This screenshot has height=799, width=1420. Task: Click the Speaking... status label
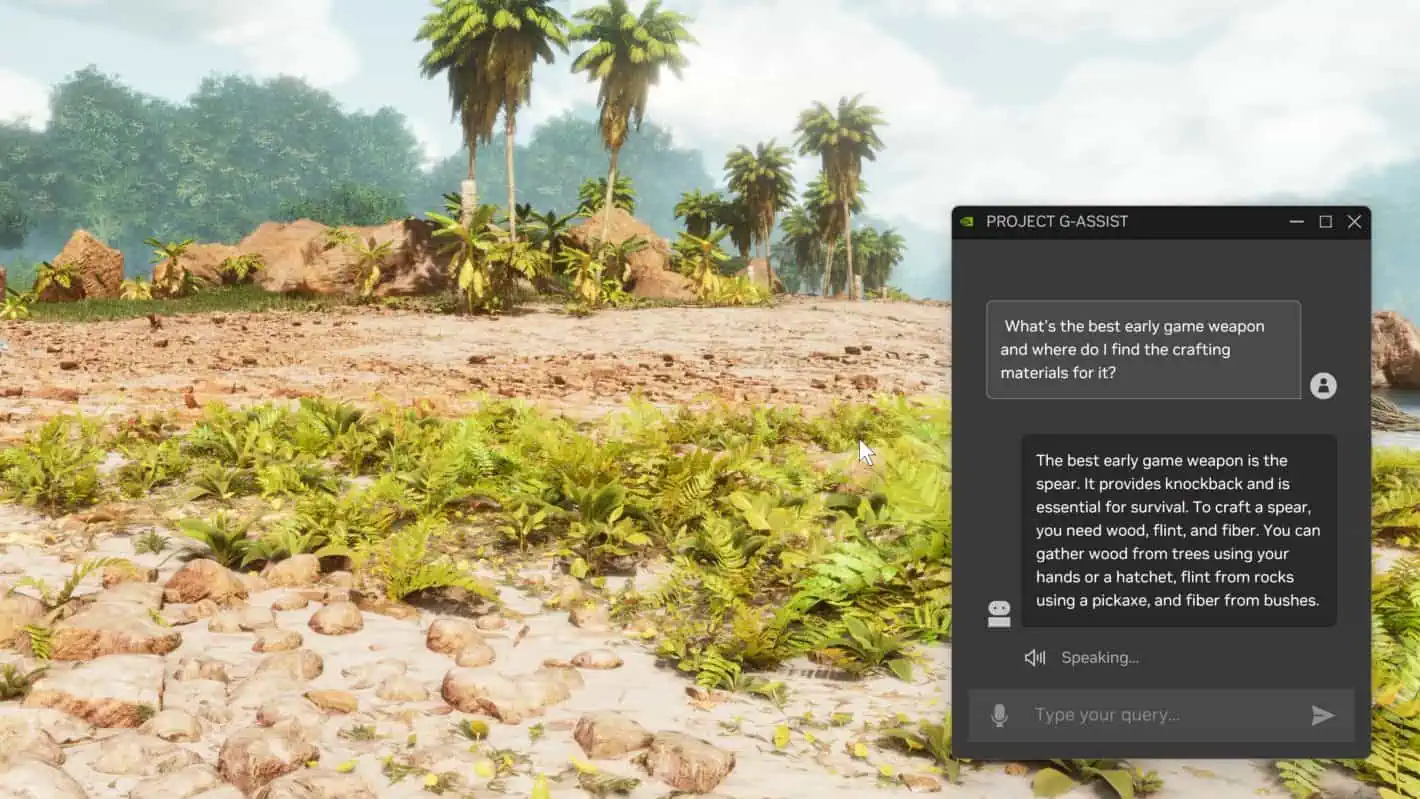coord(1100,657)
